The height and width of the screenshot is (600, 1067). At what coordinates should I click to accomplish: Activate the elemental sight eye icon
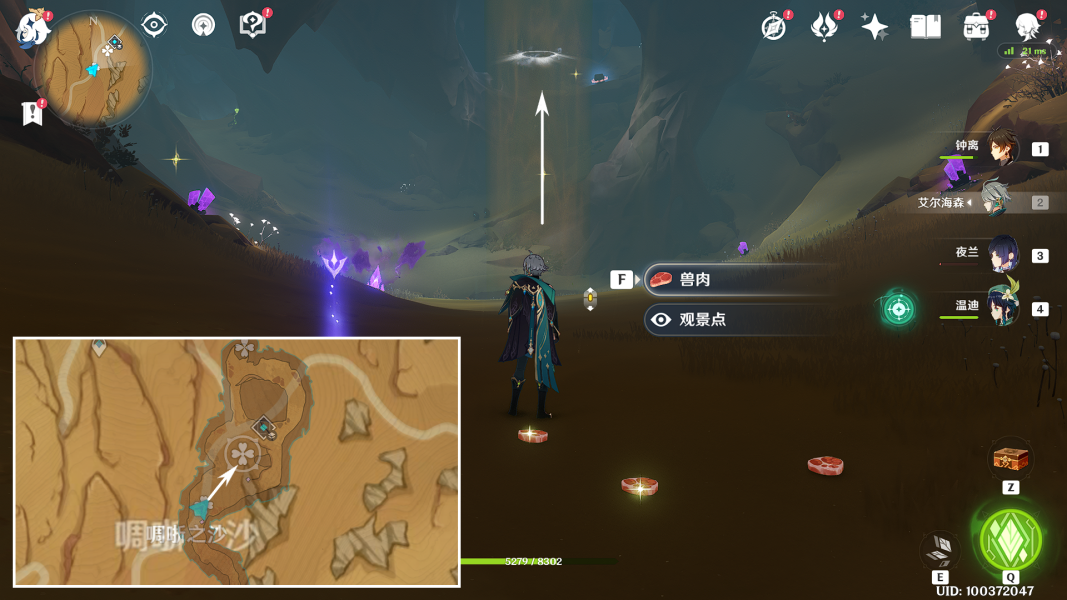coord(154,25)
